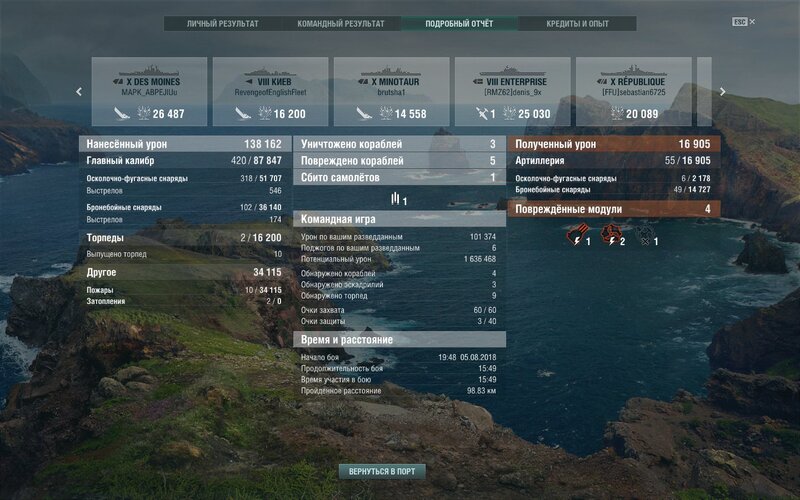The height and width of the screenshot is (500, 800).
Task: Choose the VIII Kiev ship card
Action: coord(270,91)
